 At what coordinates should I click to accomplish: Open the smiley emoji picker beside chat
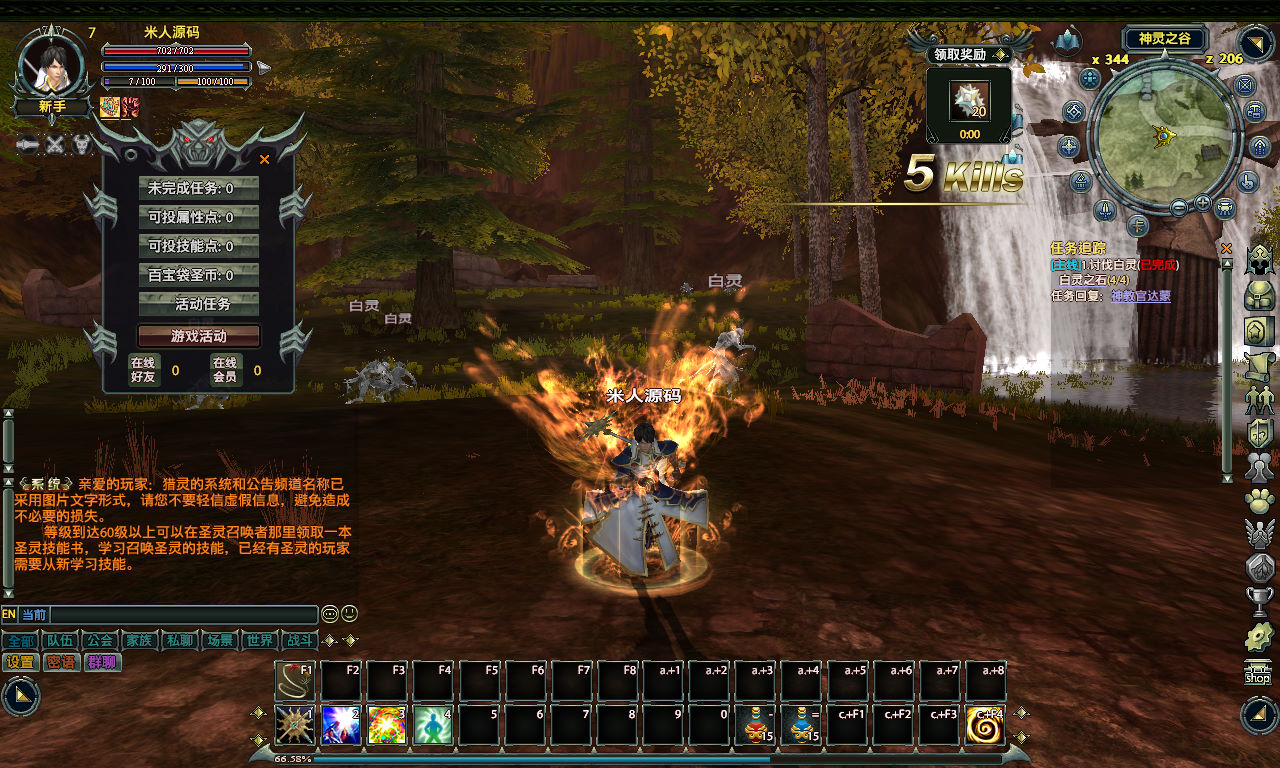click(349, 614)
